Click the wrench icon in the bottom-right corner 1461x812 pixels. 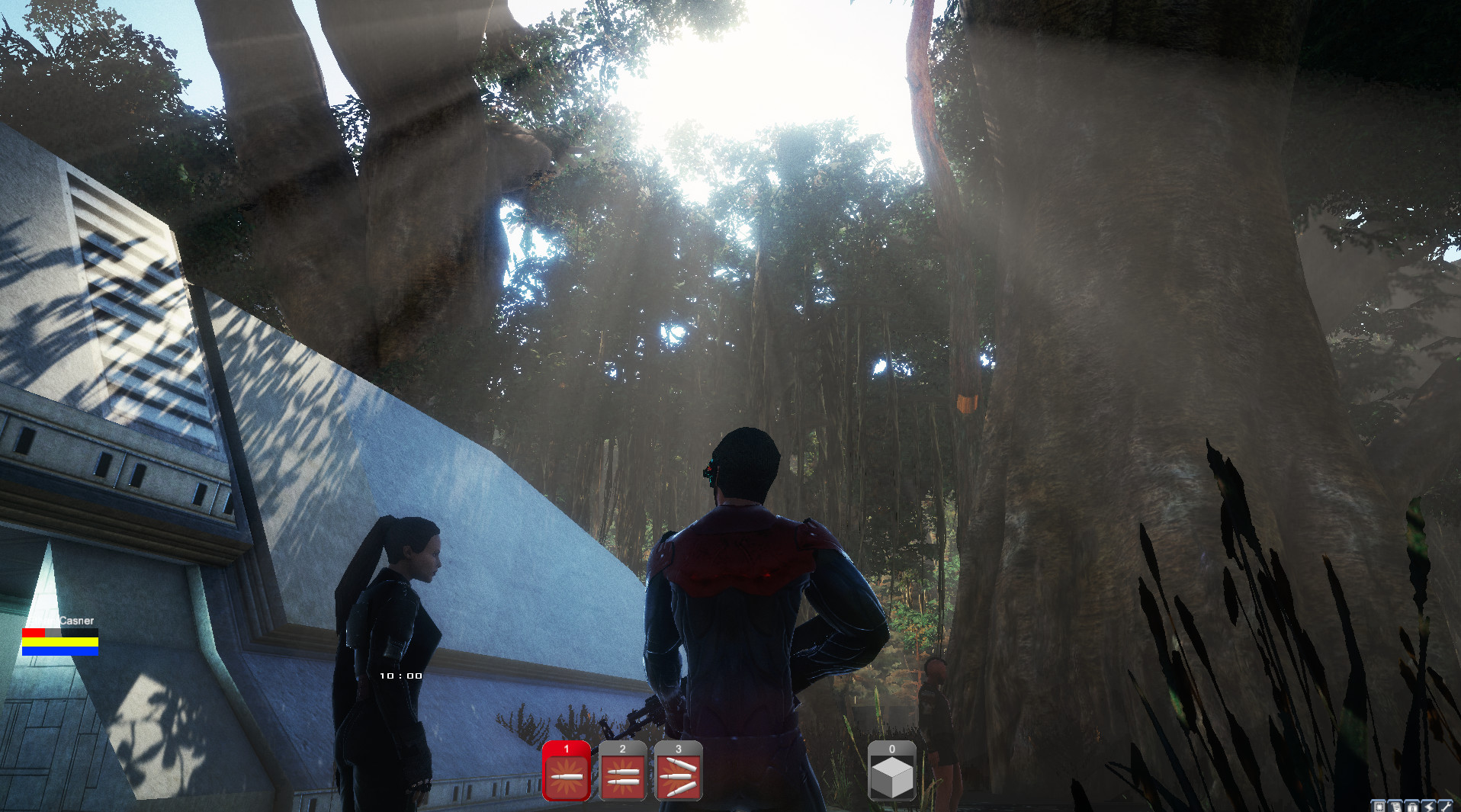1447,807
